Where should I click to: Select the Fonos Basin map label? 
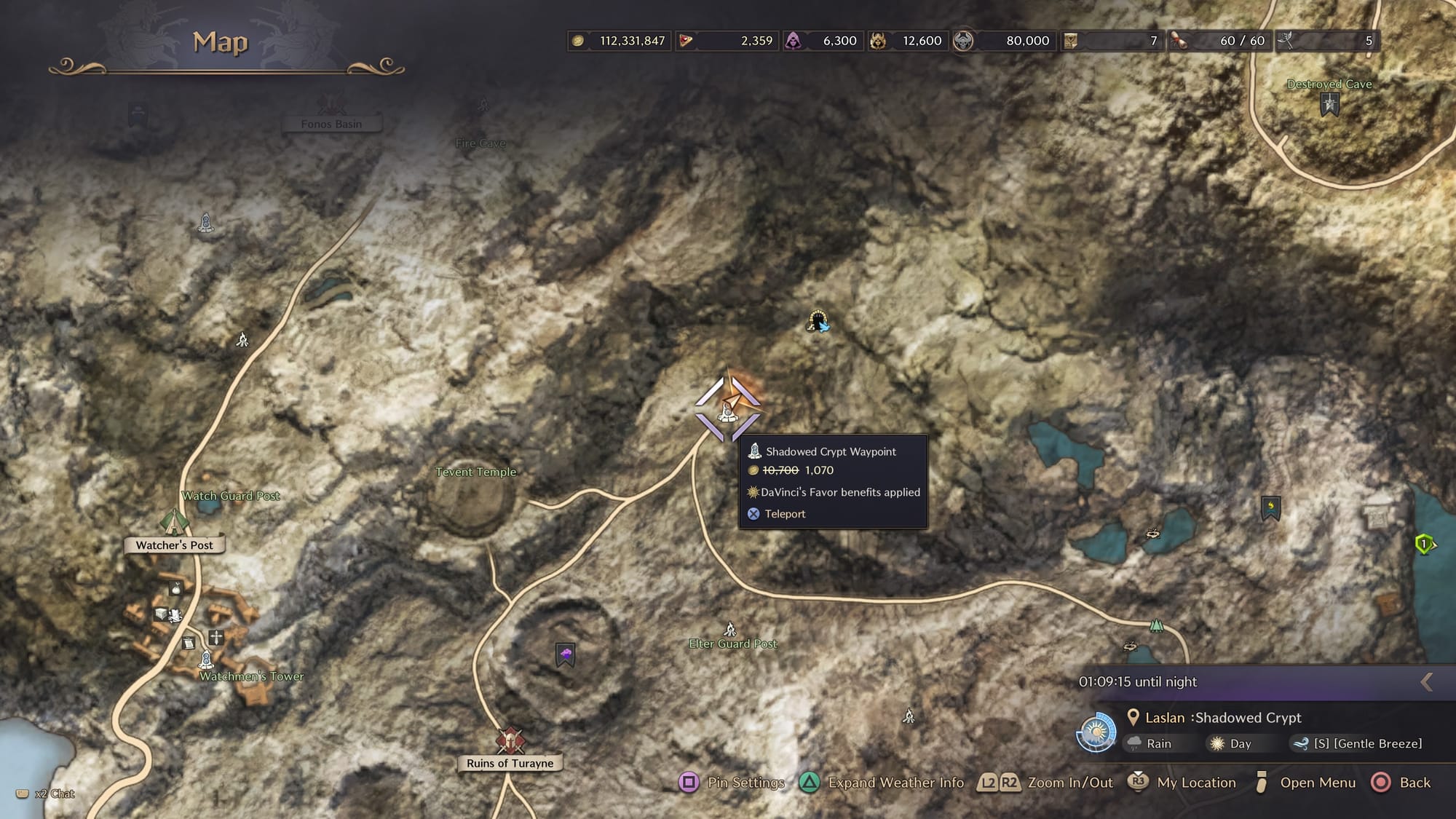(x=331, y=124)
